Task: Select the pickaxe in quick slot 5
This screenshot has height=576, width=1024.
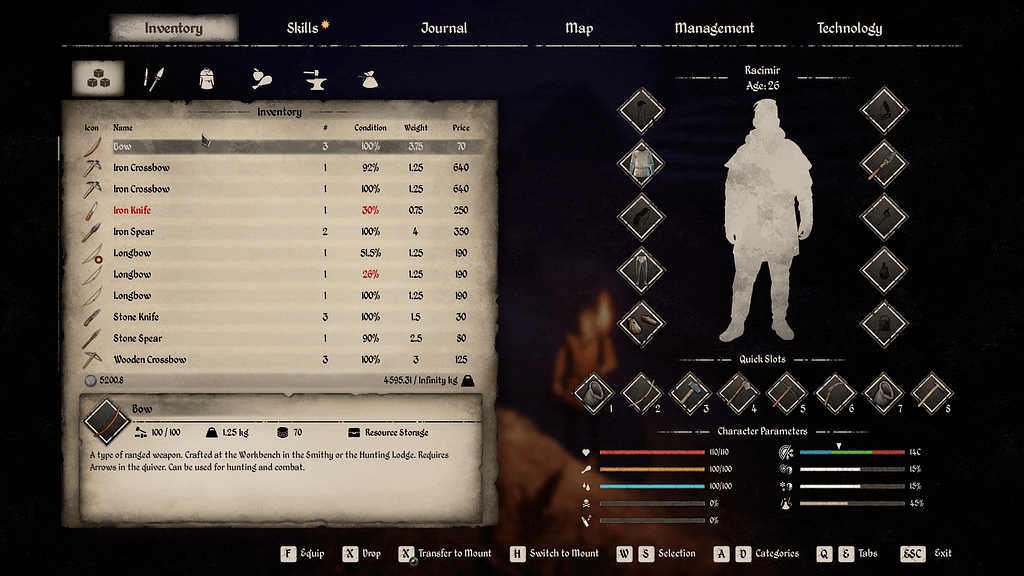Action: pos(786,392)
